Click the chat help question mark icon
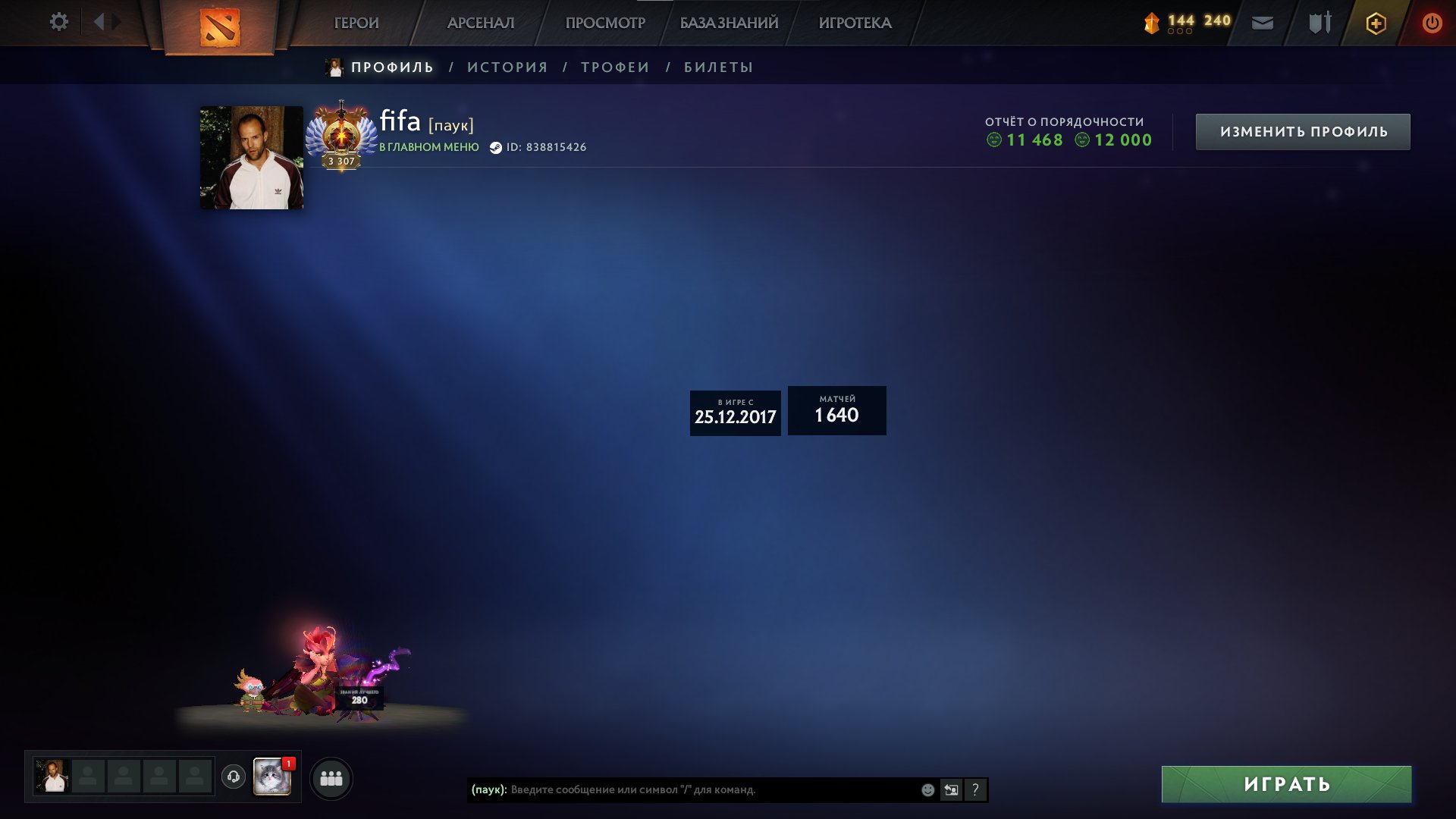The width and height of the screenshot is (1456, 819). coord(974,789)
